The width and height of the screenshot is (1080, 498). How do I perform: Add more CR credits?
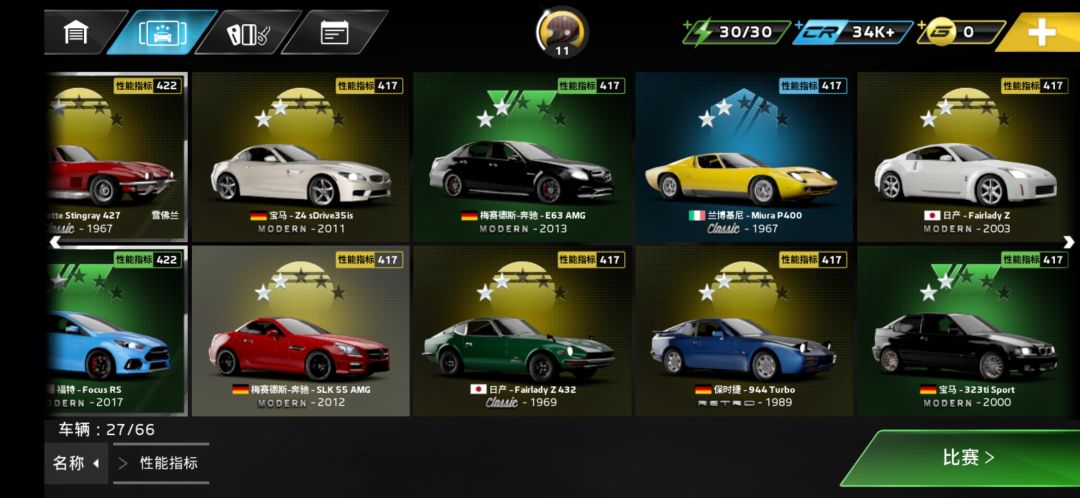[x=853, y=32]
